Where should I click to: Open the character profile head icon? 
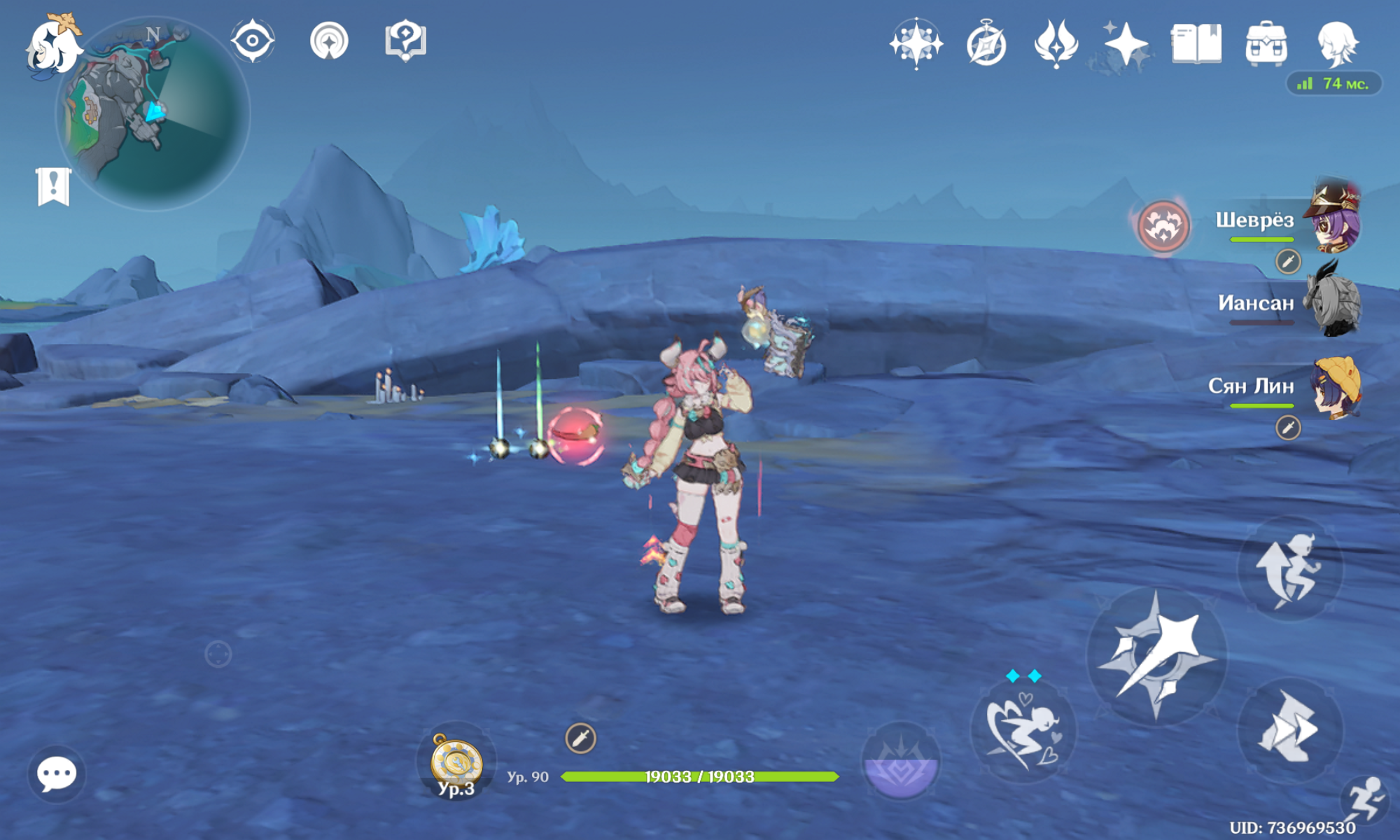click(x=1337, y=44)
